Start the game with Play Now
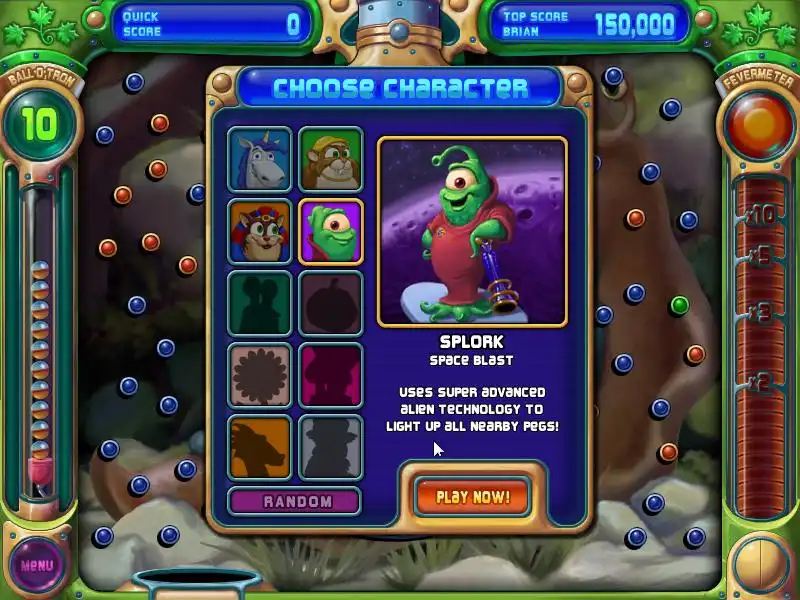 point(473,496)
